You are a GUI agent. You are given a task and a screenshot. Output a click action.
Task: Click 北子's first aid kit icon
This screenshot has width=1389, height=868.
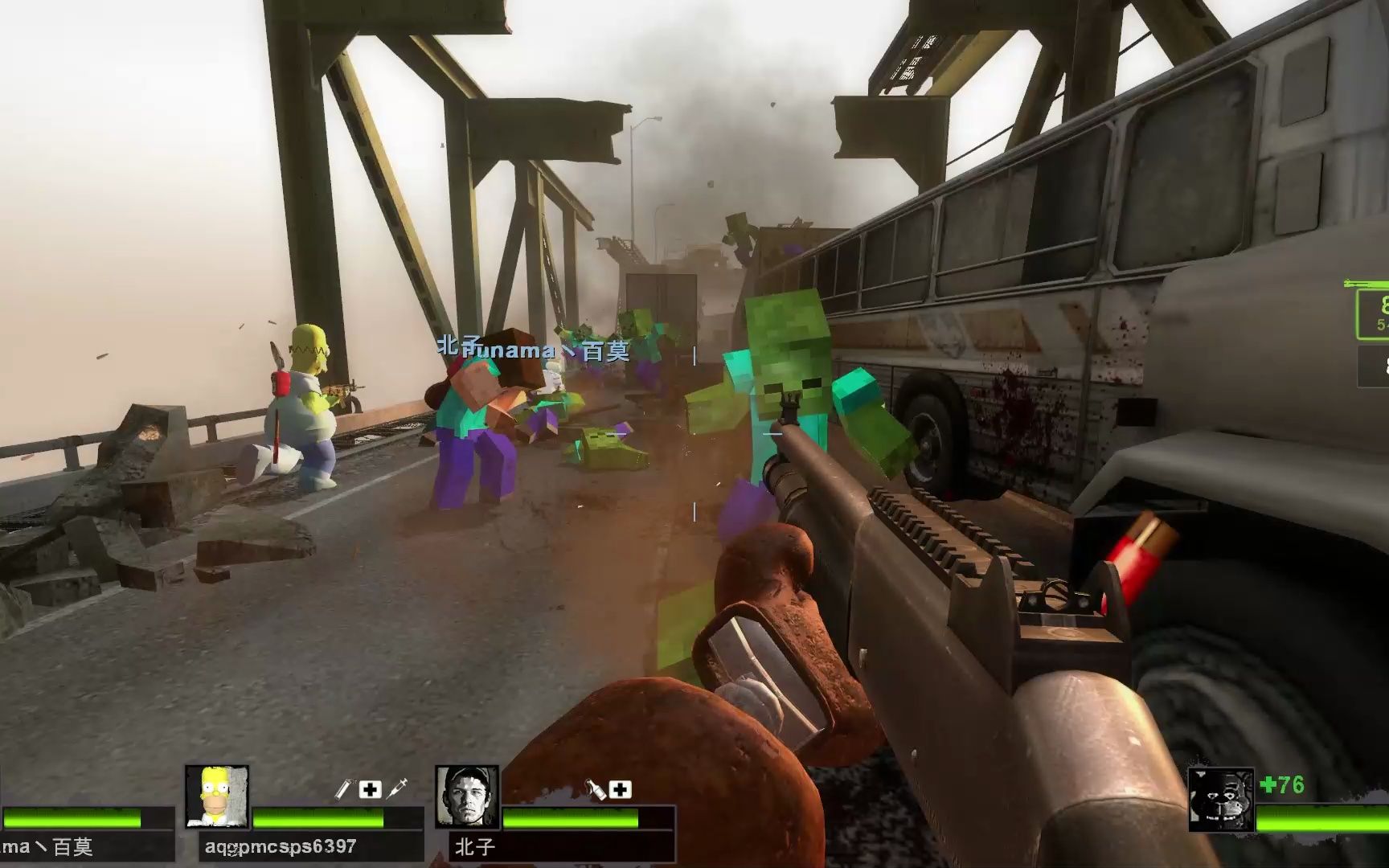pos(620,789)
